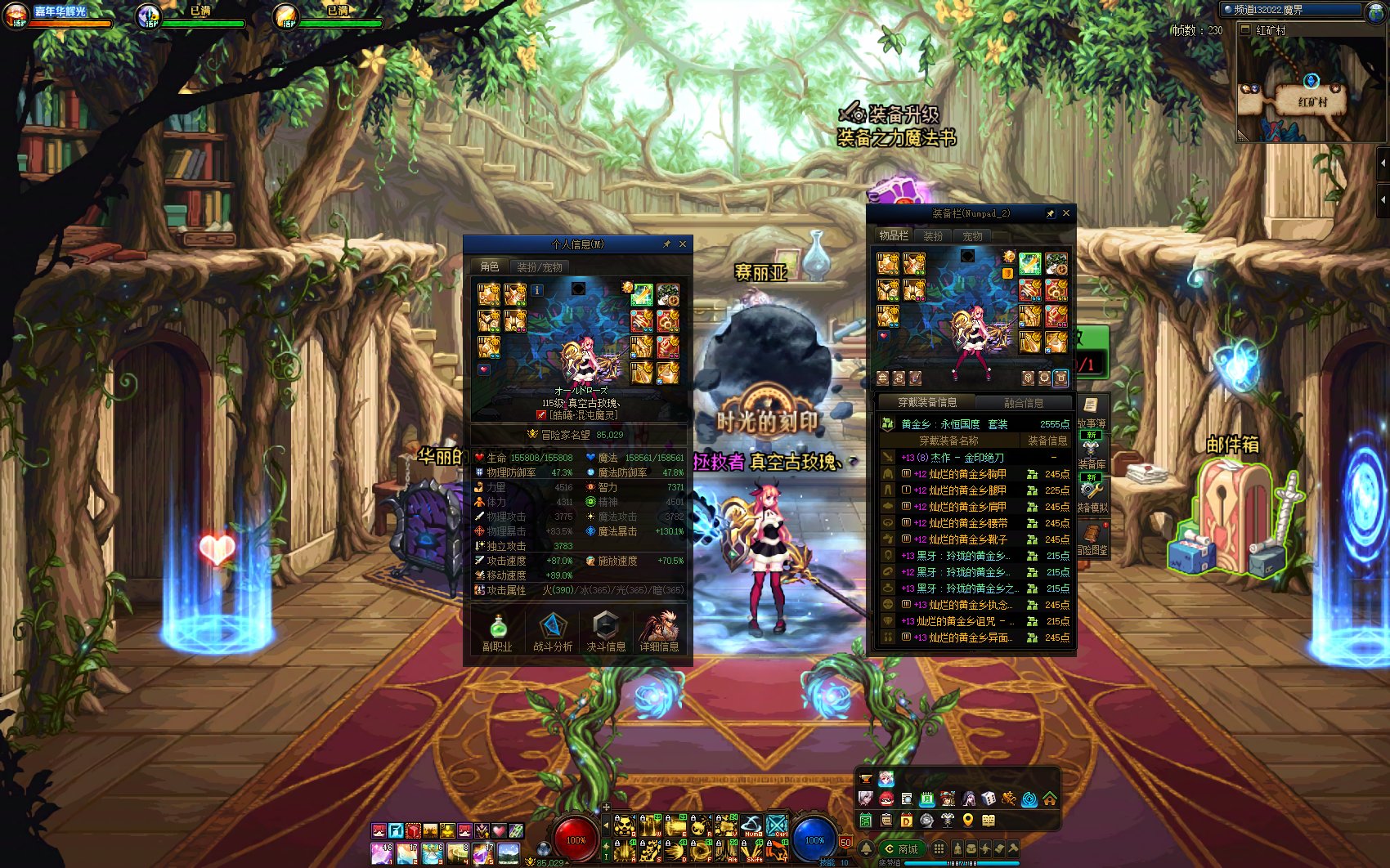Switch to the 装扮 tab in personal info
This screenshot has width=1390, height=868.
click(x=540, y=266)
